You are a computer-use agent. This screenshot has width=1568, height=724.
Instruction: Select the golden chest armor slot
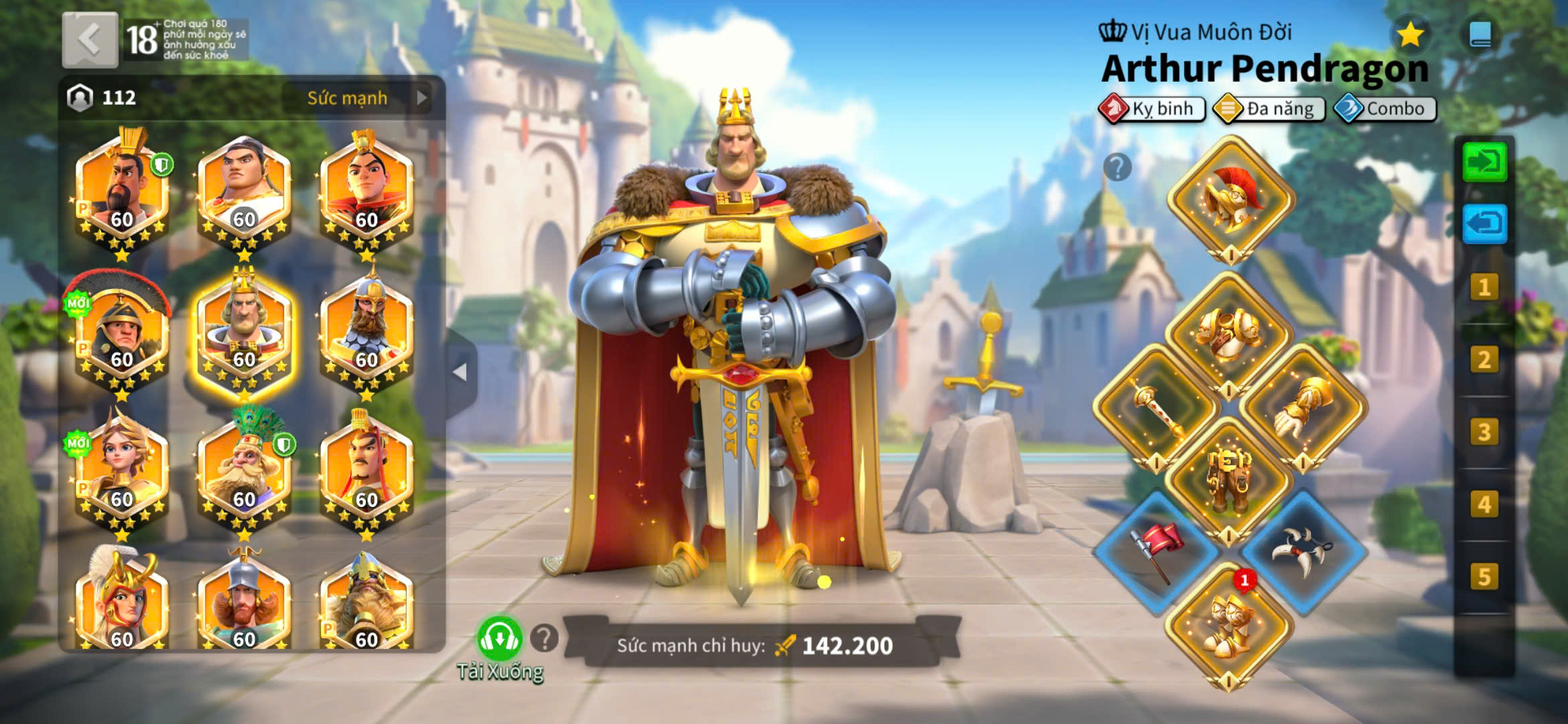[x=1230, y=333]
